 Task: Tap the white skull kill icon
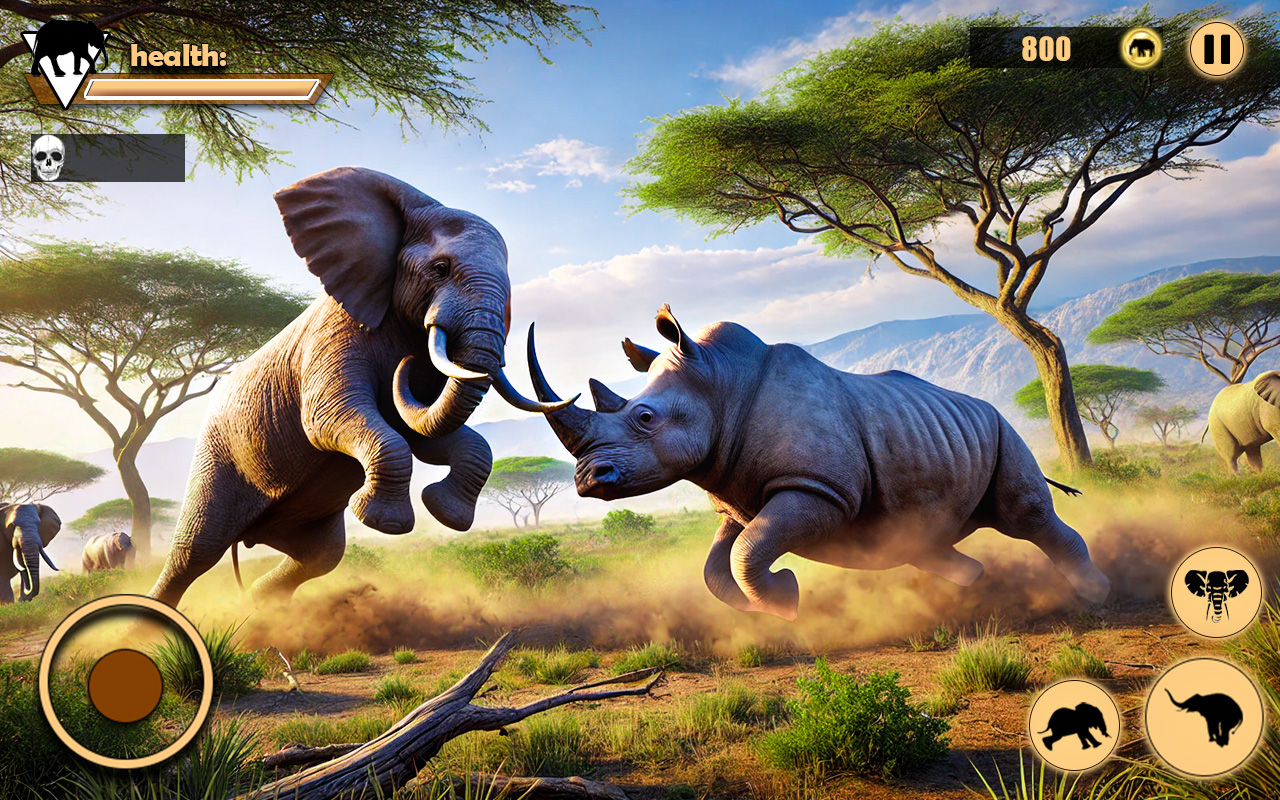click(x=47, y=155)
